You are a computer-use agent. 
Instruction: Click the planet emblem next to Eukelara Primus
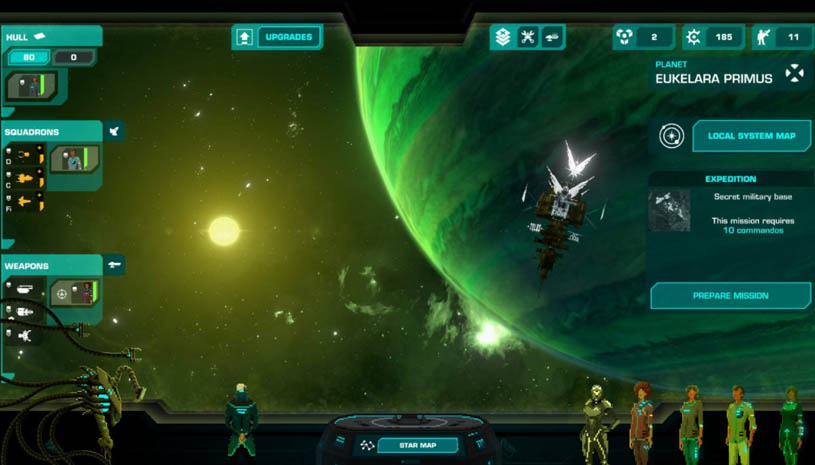794,73
